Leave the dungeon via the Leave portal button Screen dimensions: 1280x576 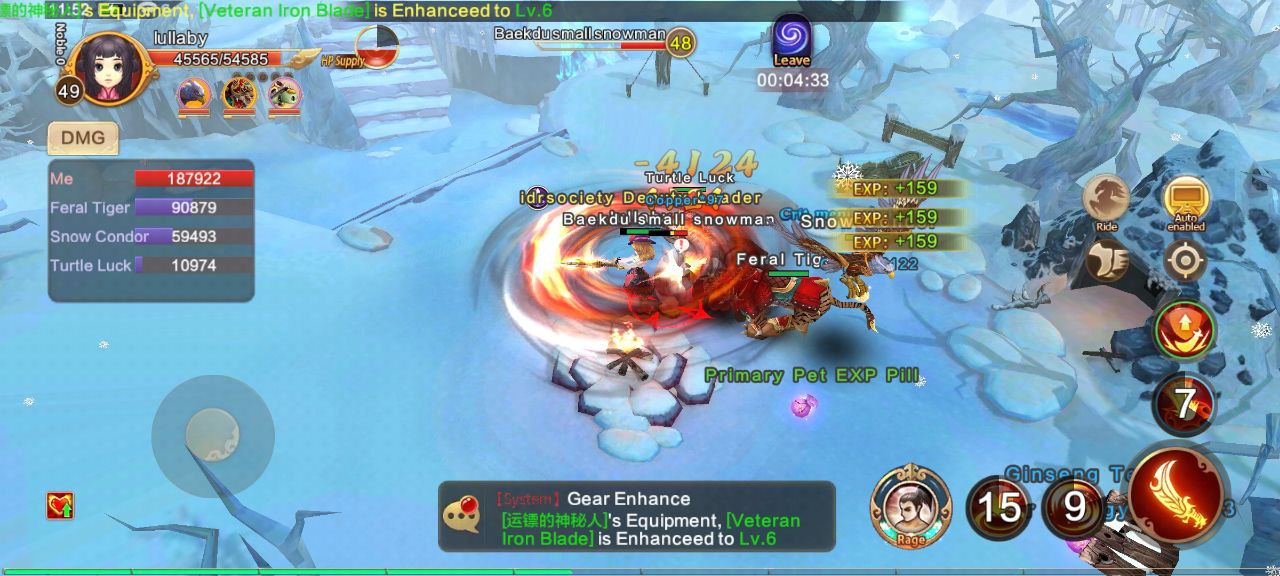coord(791,40)
